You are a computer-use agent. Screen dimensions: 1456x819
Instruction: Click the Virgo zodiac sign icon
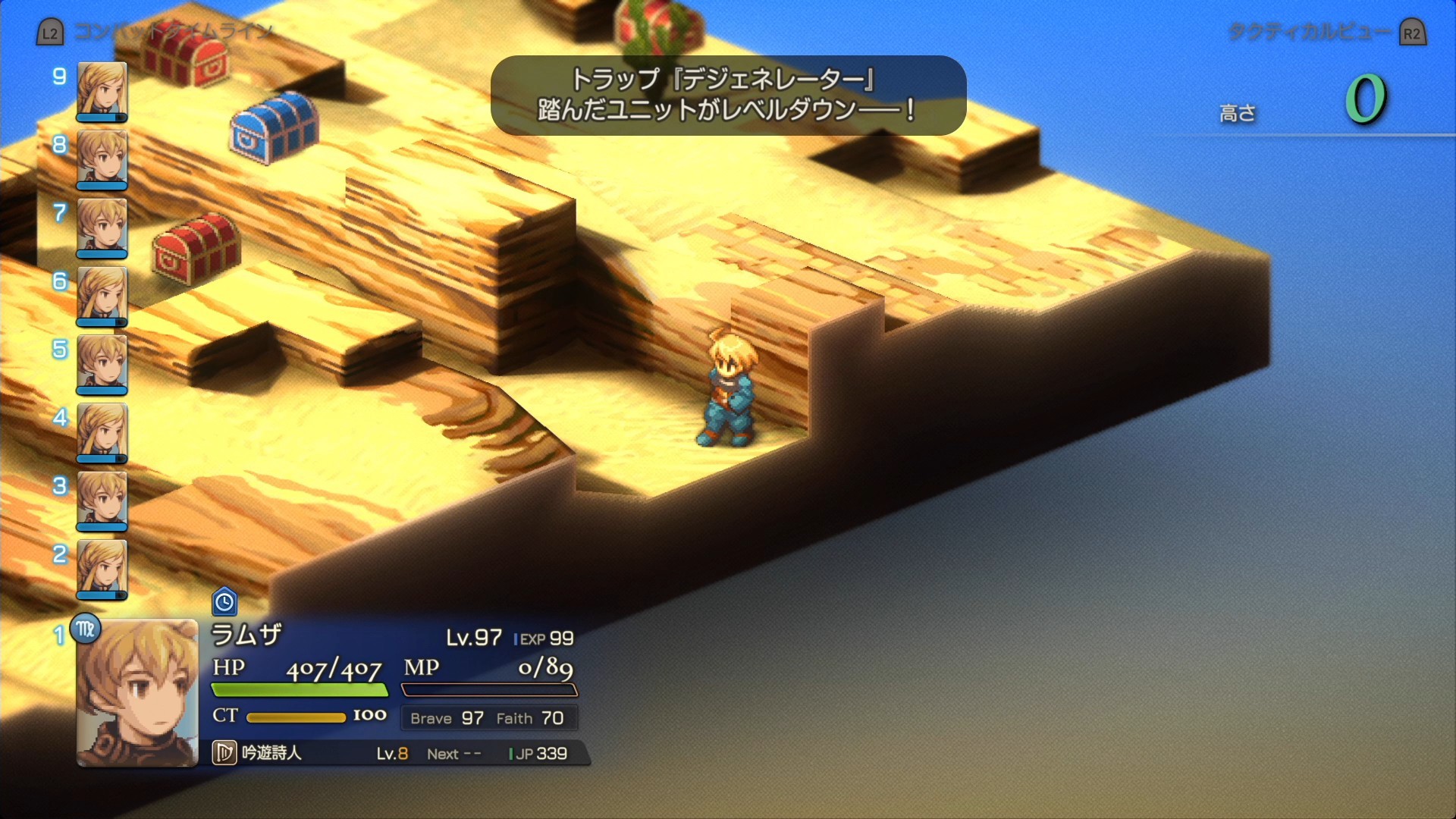(86, 629)
